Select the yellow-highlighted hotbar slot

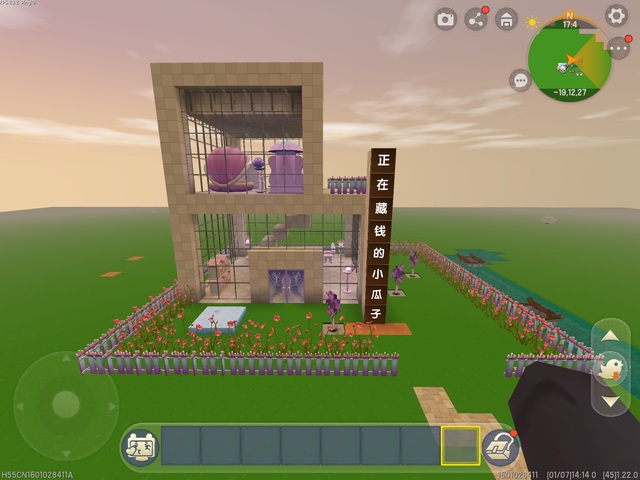(460, 445)
